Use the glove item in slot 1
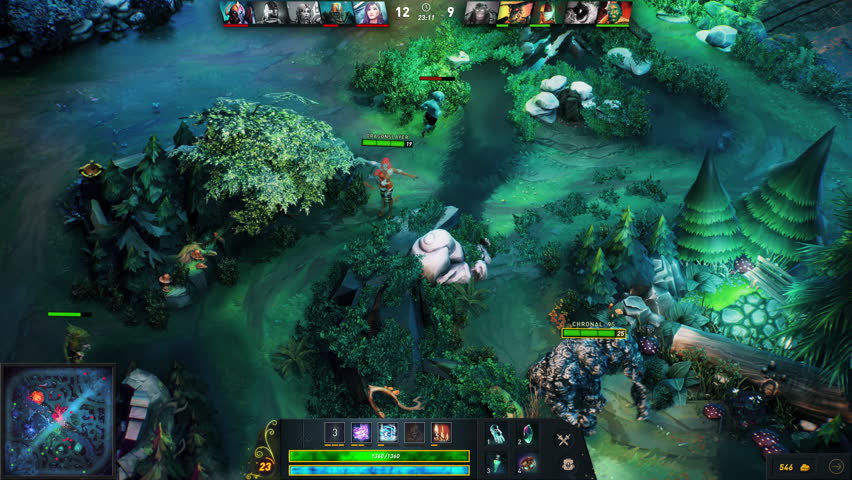This screenshot has height=480, width=852. click(x=500, y=433)
